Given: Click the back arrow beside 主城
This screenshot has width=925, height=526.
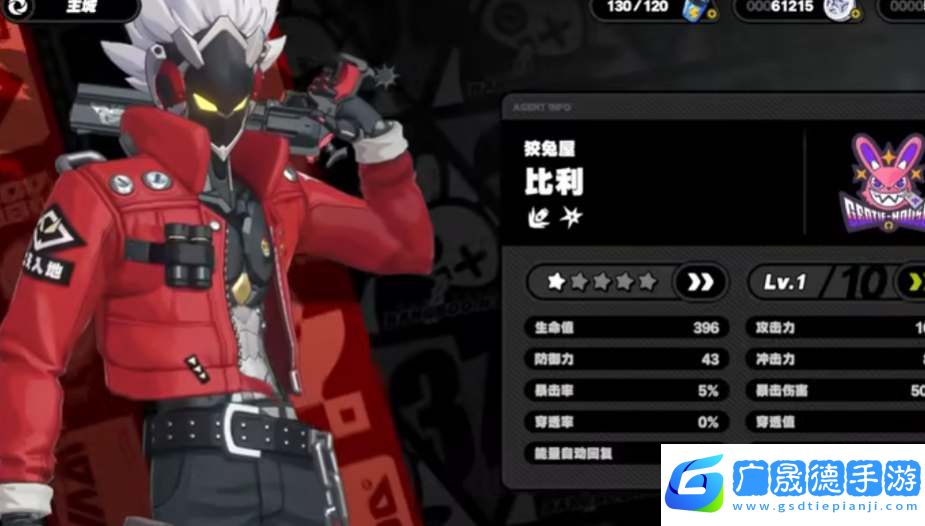Looking at the screenshot, I should click(x=18, y=7).
